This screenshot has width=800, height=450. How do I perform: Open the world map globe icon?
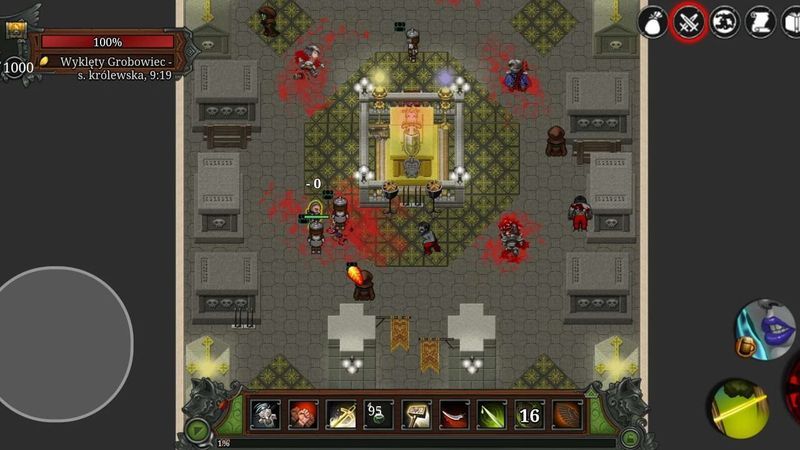pyautogui.click(x=724, y=21)
